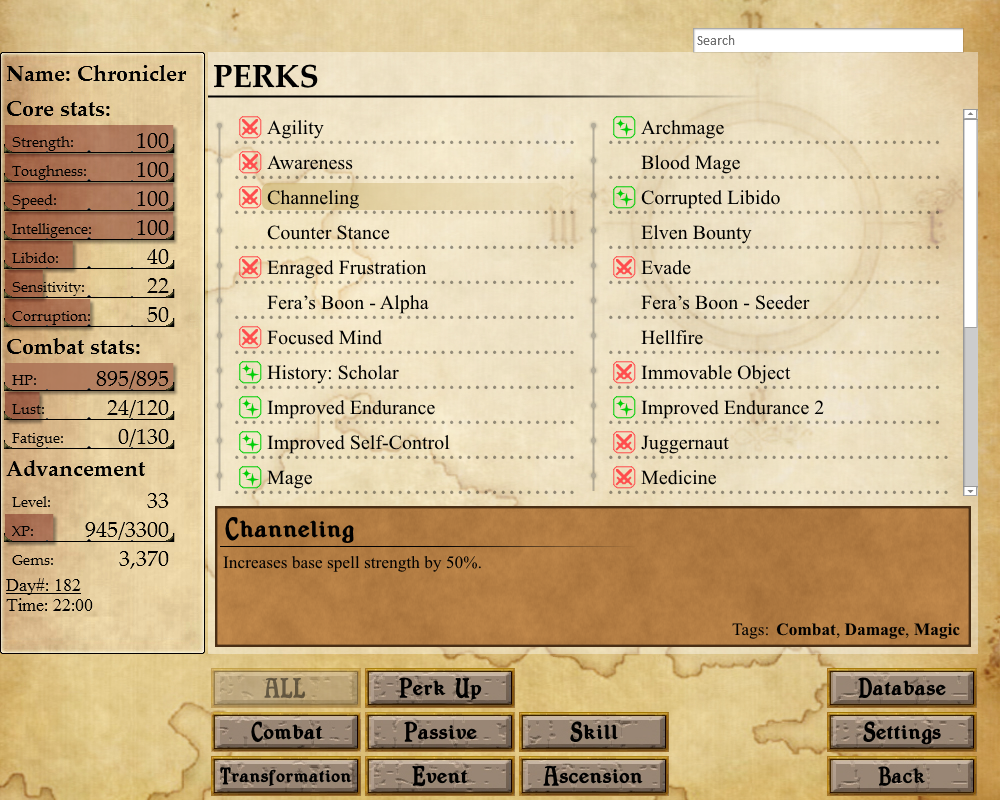The image size is (1000, 800).
Task: Select the Archmage perk entry
Action: point(682,128)
